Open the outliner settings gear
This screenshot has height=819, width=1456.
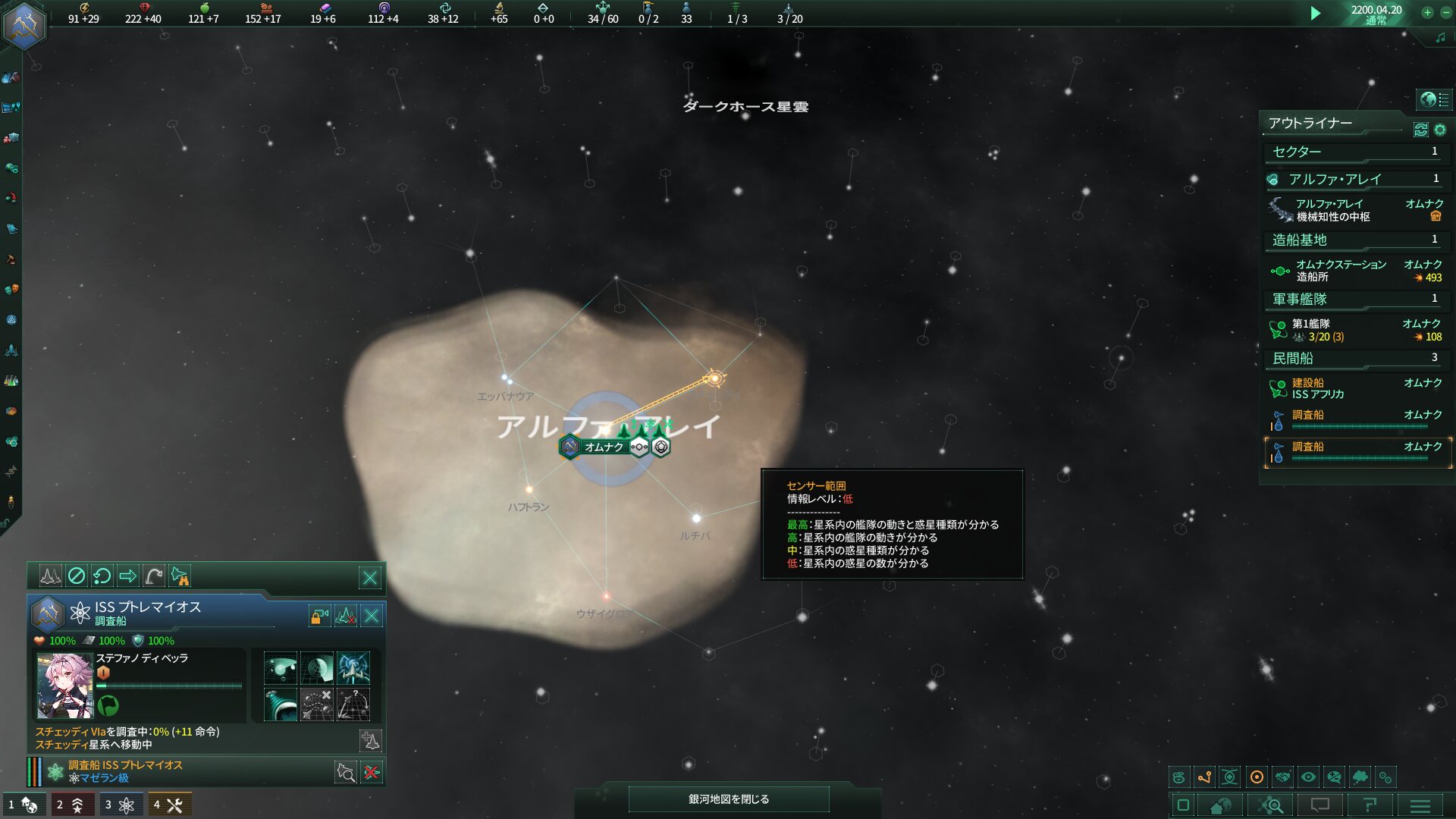pyautogui.click(x=1440, y=130)
